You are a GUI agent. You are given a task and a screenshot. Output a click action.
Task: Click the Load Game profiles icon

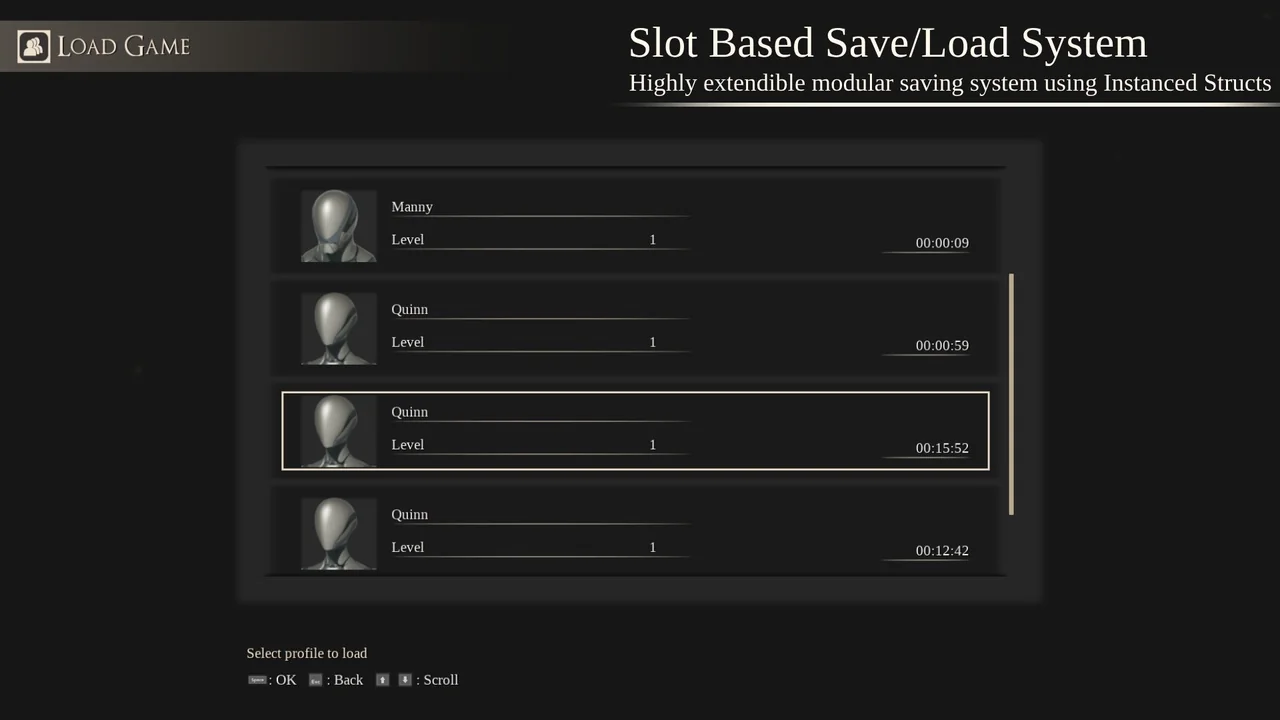(33, 46)
